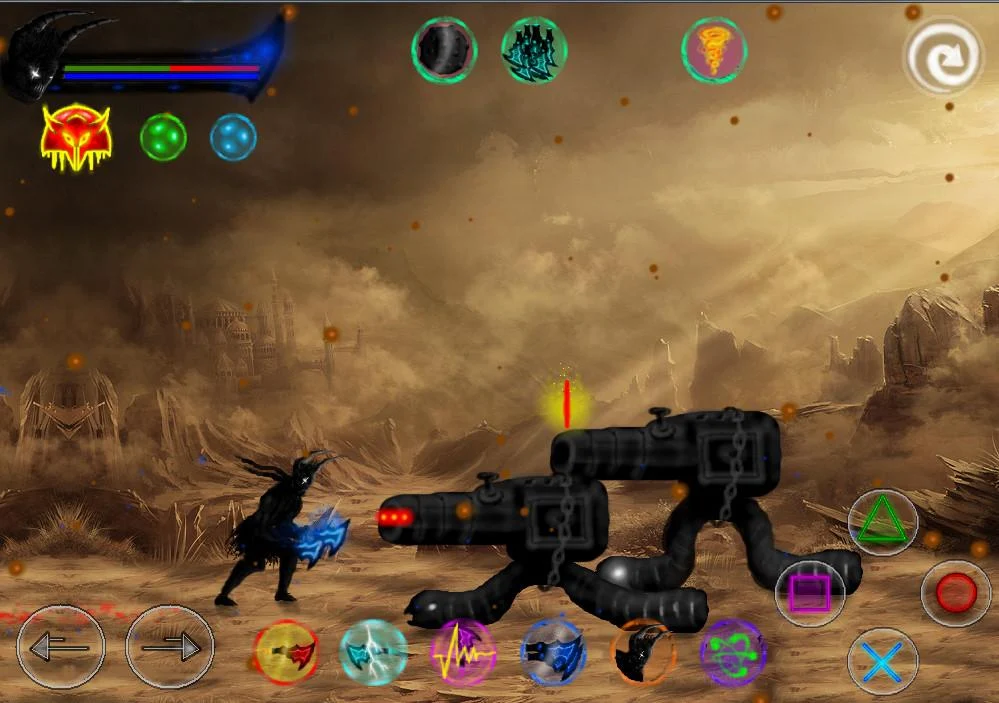Viewport: 999px width, 703px height.
Task: Cast the purple orb with green swirl
Action: coord(733,653)
